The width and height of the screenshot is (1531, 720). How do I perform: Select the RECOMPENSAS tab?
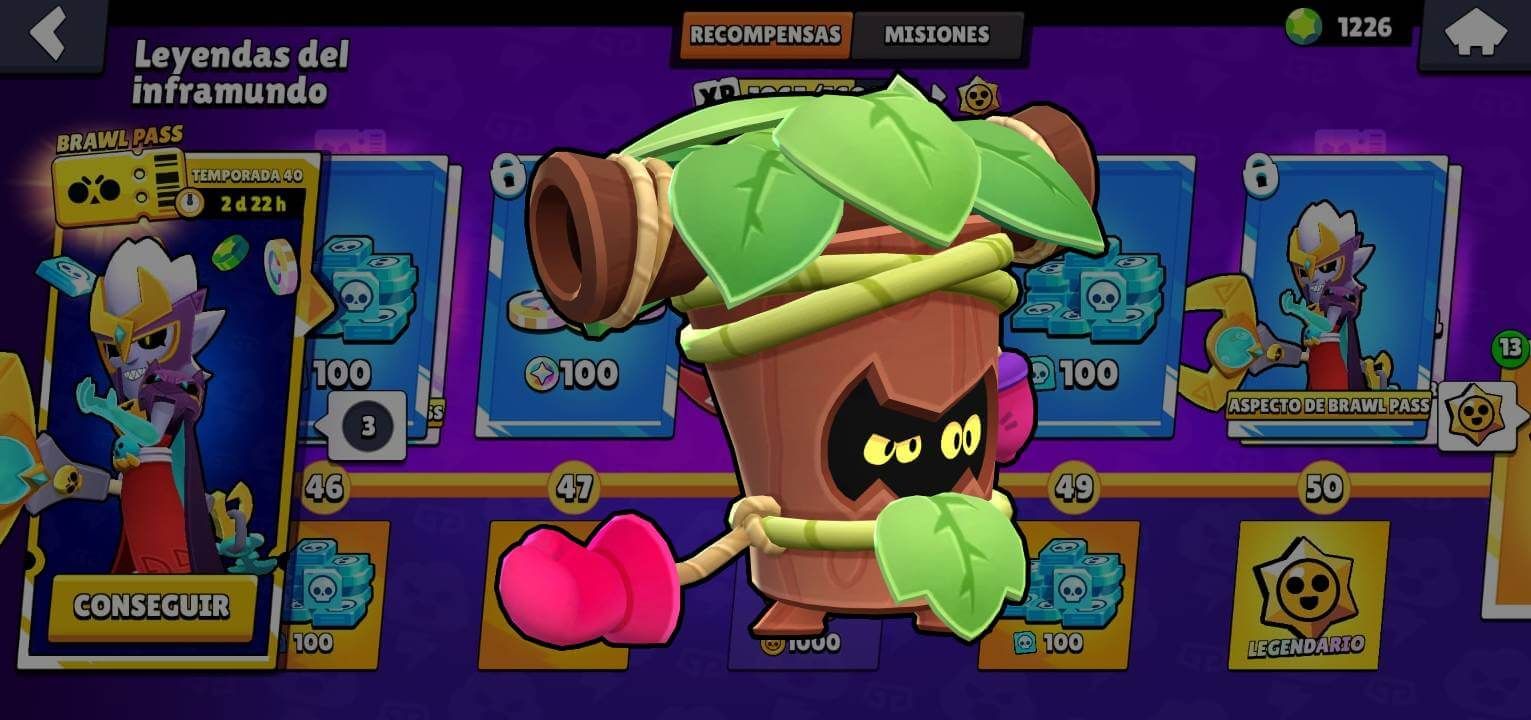pyautogui.click(x=765, y=34)
